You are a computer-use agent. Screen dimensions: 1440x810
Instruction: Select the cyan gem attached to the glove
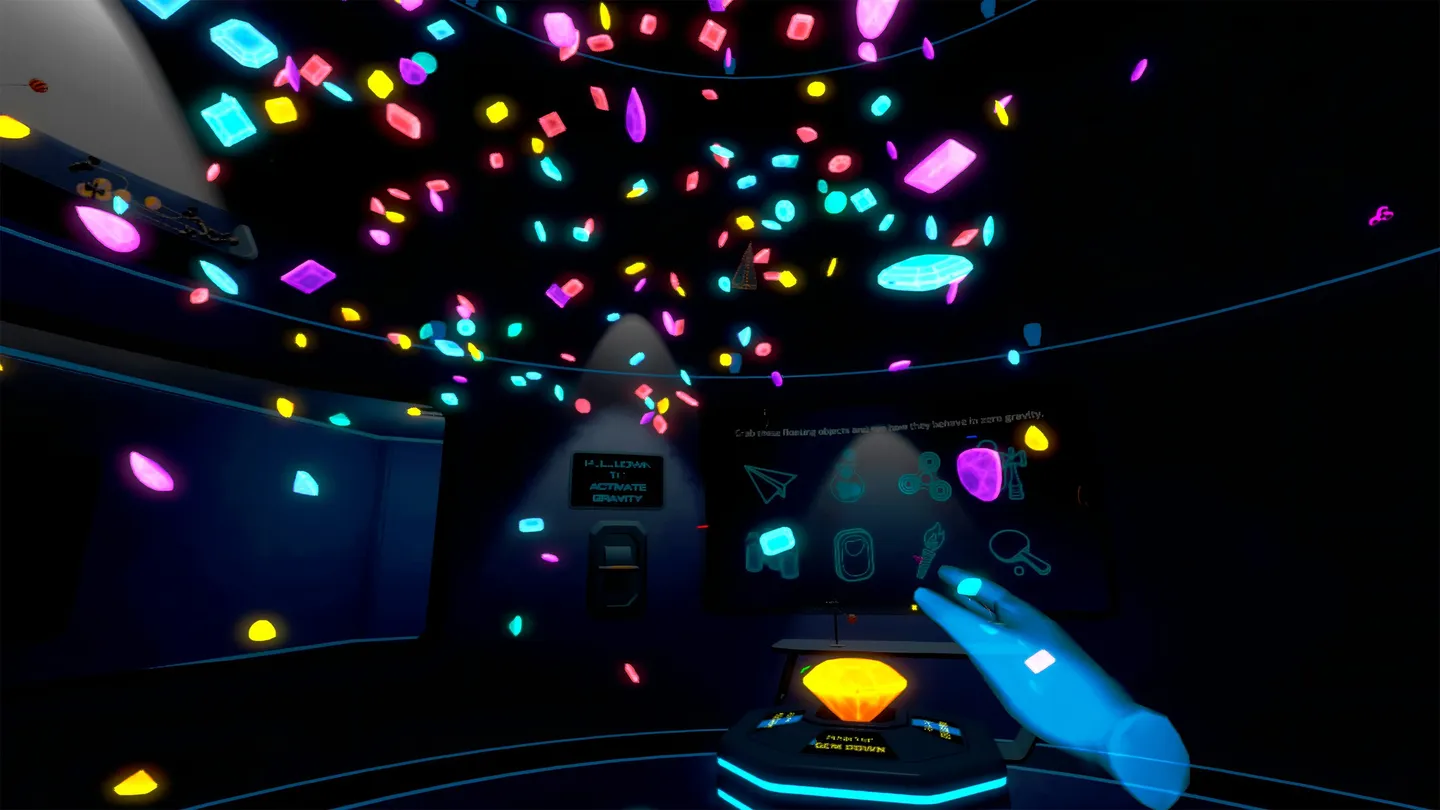(969, 586)
